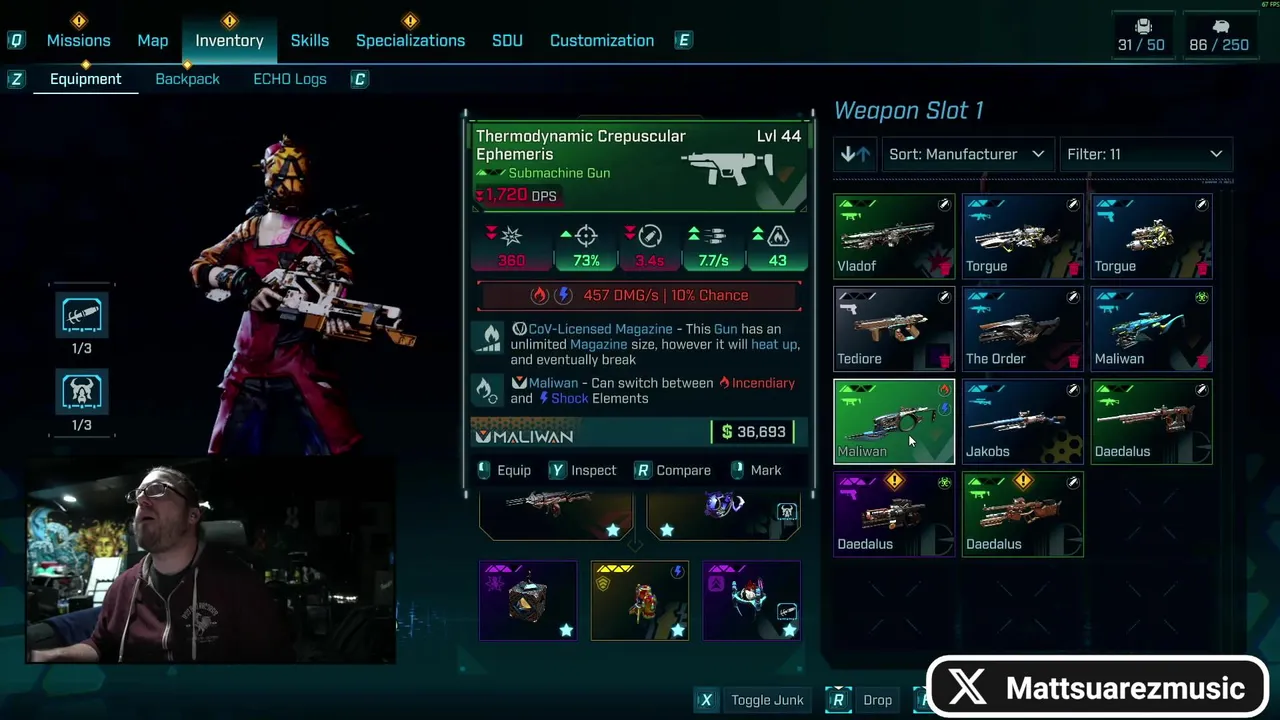Screen dimensions: 1280x720
Task: Open the Sort: Manufacturer dropdown
Action: tap(966, 154)
